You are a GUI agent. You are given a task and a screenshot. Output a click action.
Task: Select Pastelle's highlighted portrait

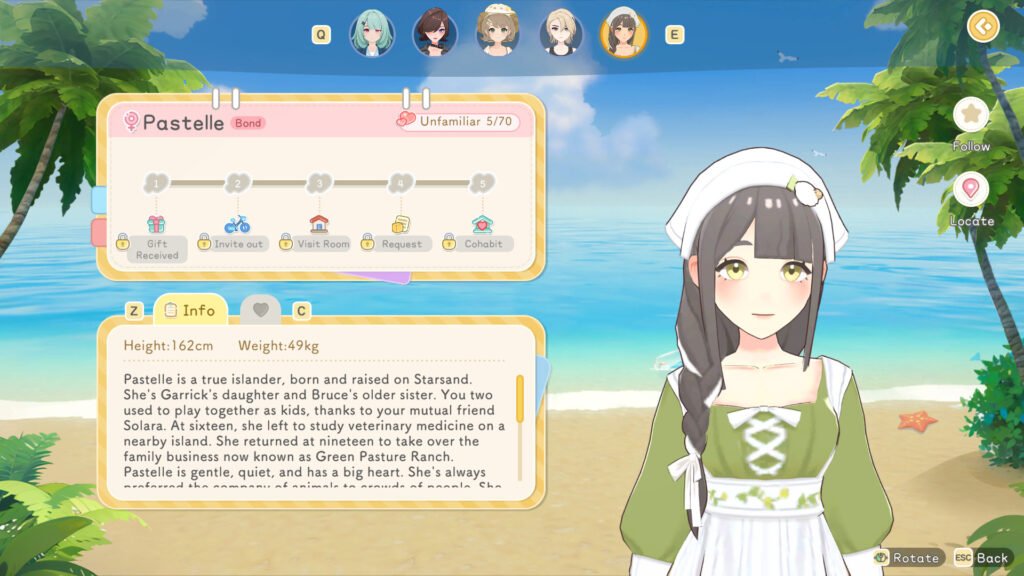(x=623, y=34)
